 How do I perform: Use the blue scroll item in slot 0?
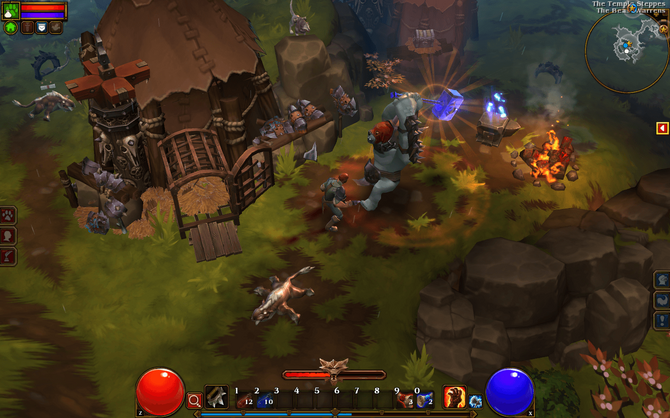[x=424, y=400]
